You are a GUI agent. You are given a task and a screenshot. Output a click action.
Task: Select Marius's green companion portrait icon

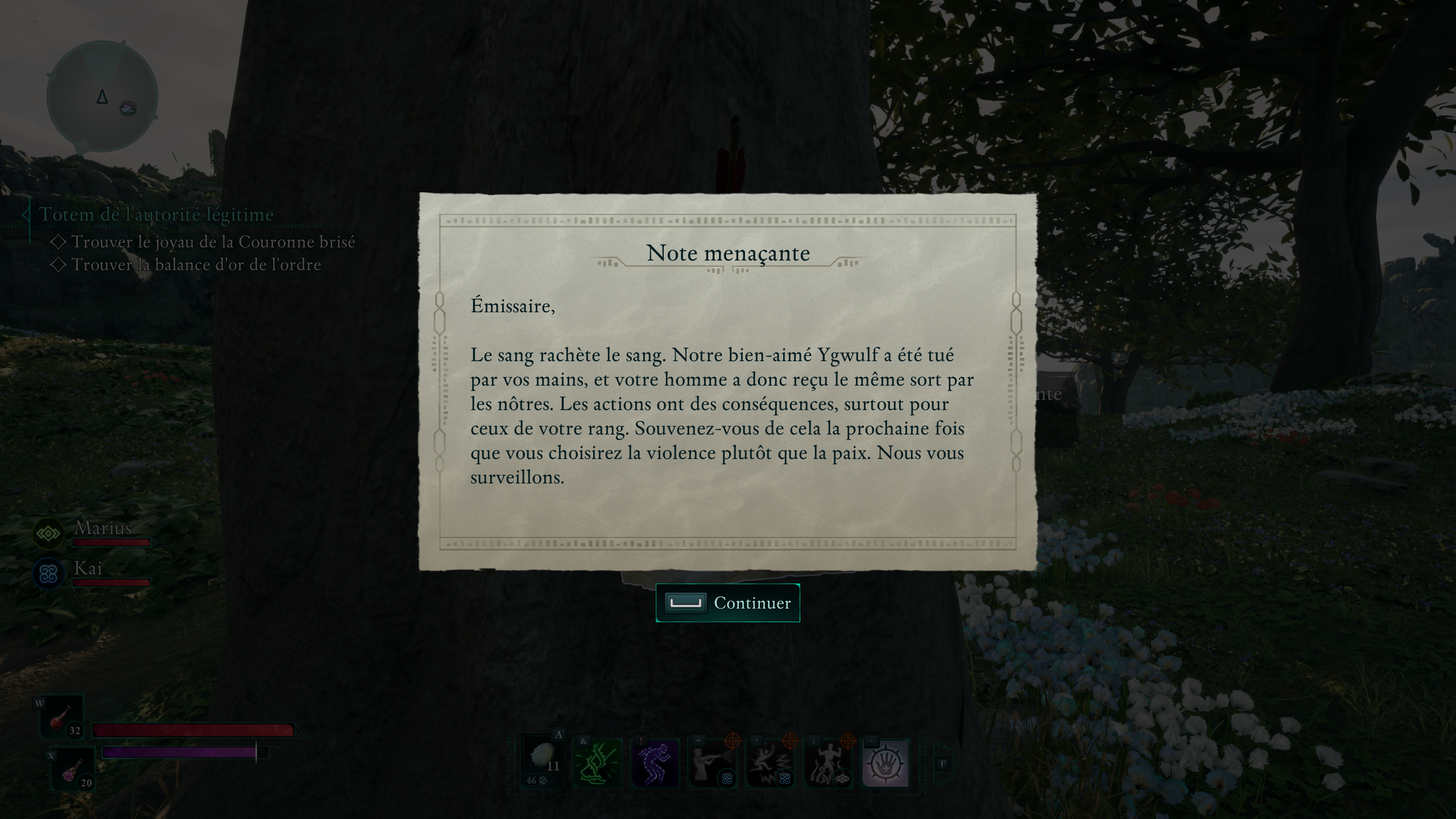[49, 533]
